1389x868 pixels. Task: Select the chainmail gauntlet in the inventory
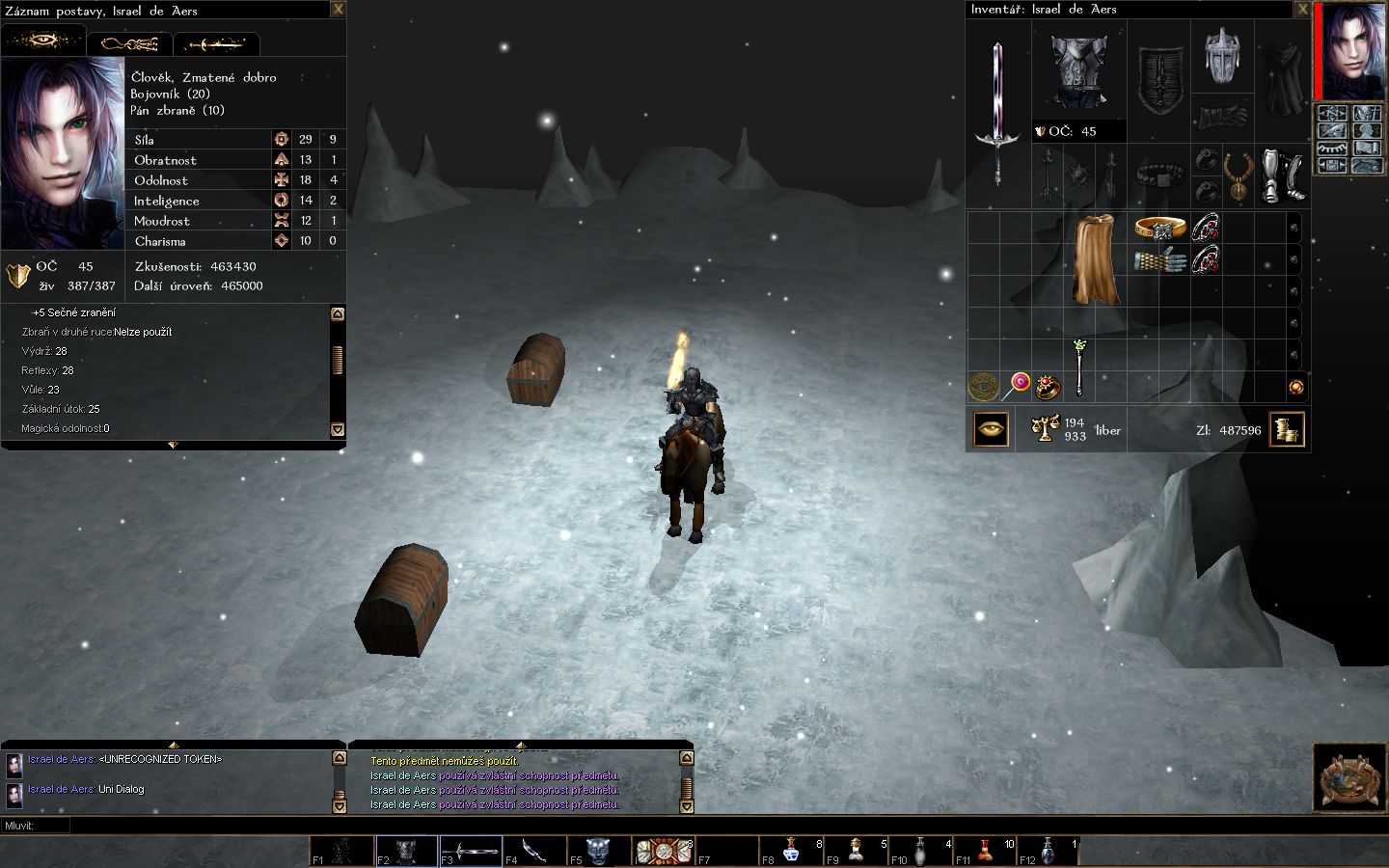[1159, 260]
